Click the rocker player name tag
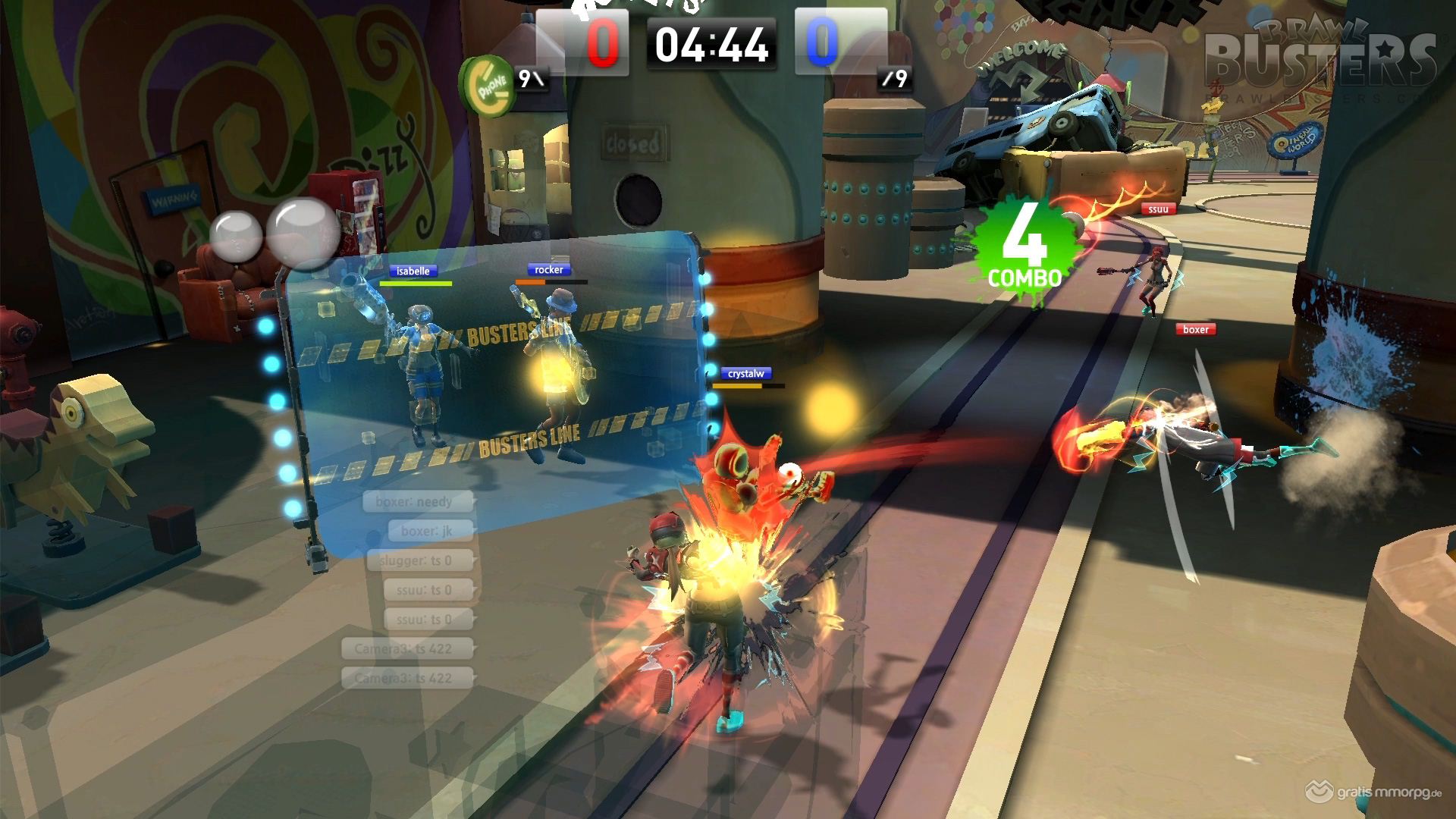The height and width of the screenshot is (819, 1456). click(x=548, y=269)
